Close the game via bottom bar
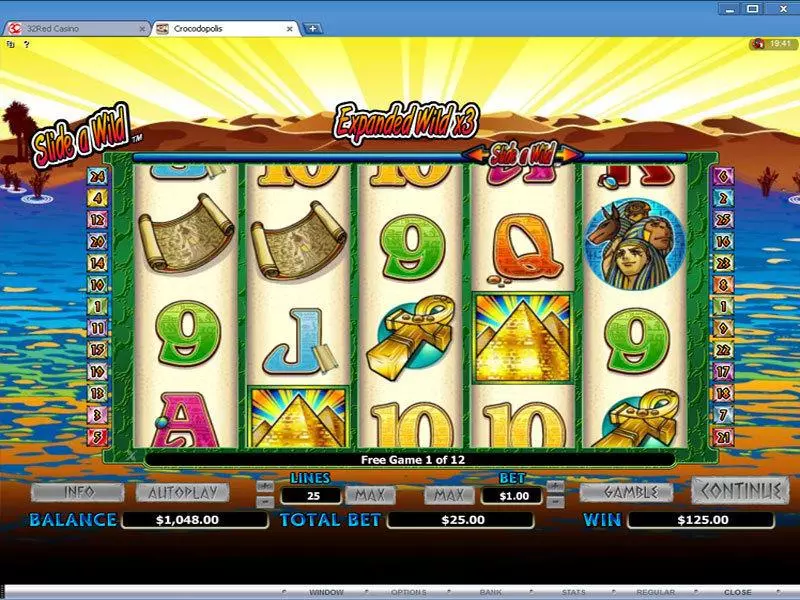Screen dimensions: 800x600 click(738, 592)
